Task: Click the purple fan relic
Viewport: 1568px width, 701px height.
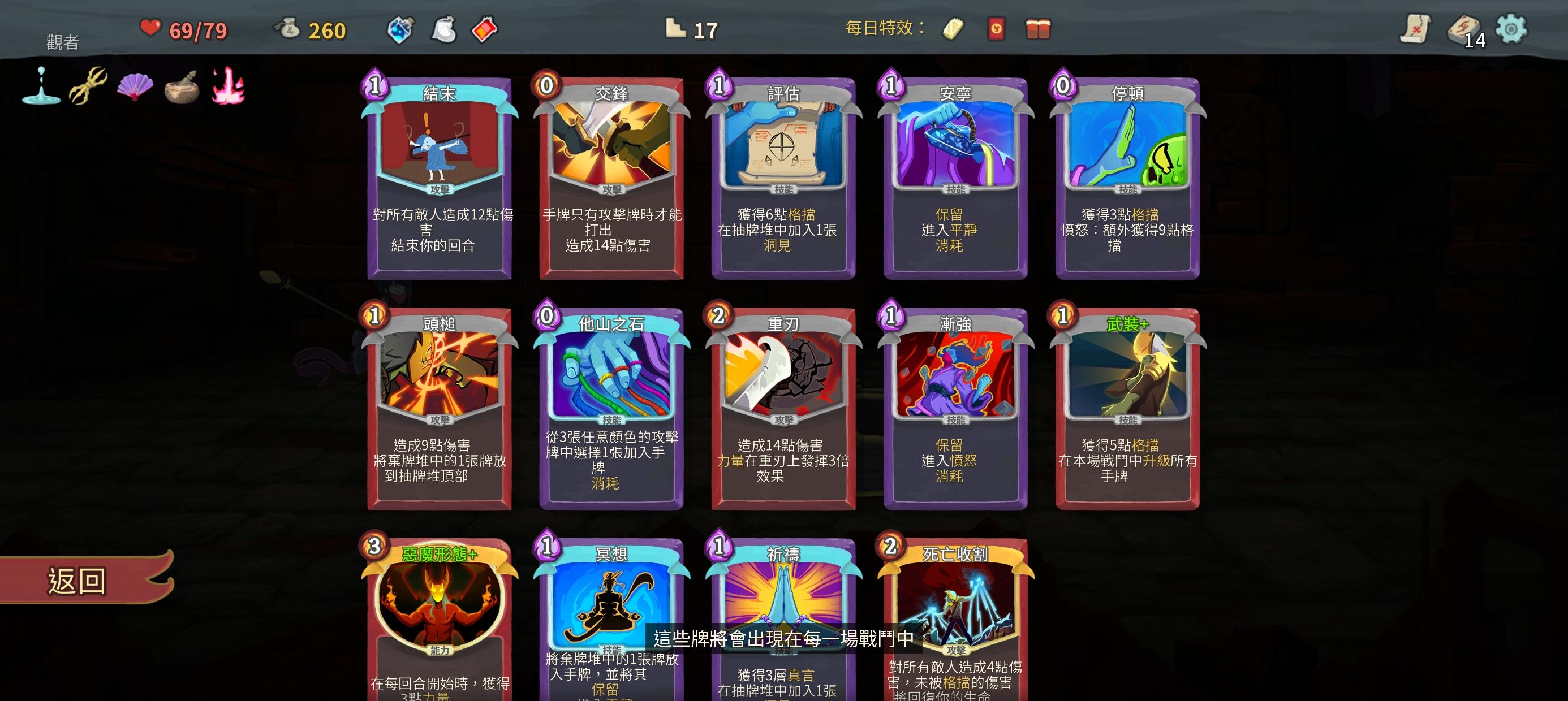Action: coord(135,87)
